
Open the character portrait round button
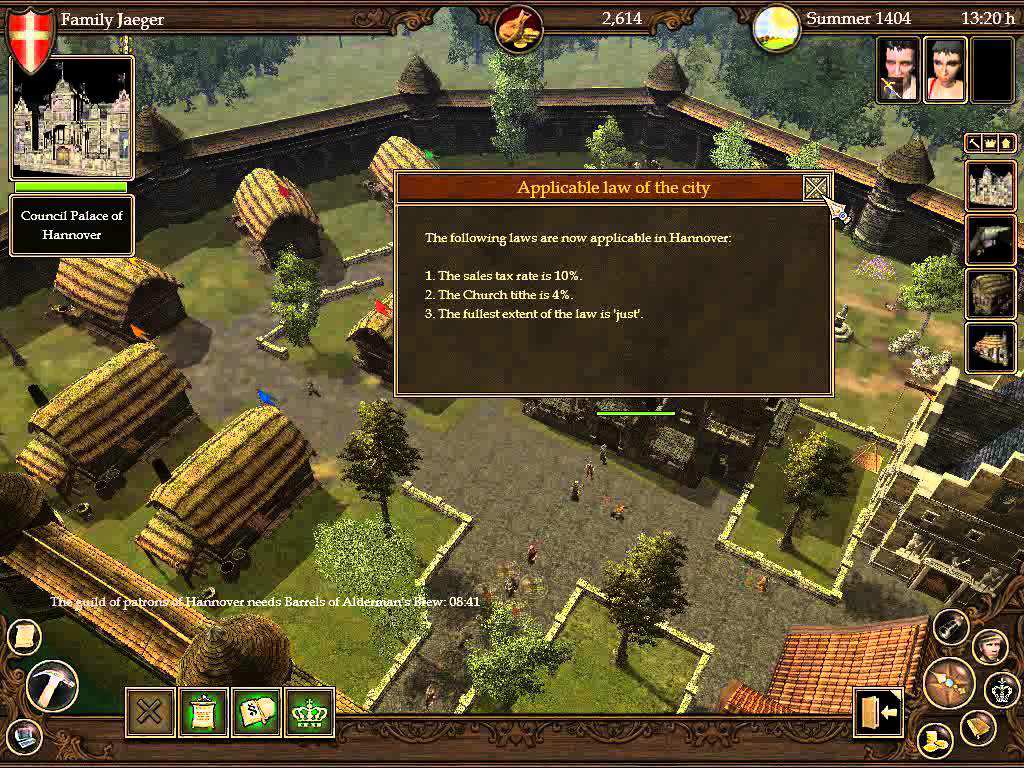pyautogui.click(x=989, y=645)
